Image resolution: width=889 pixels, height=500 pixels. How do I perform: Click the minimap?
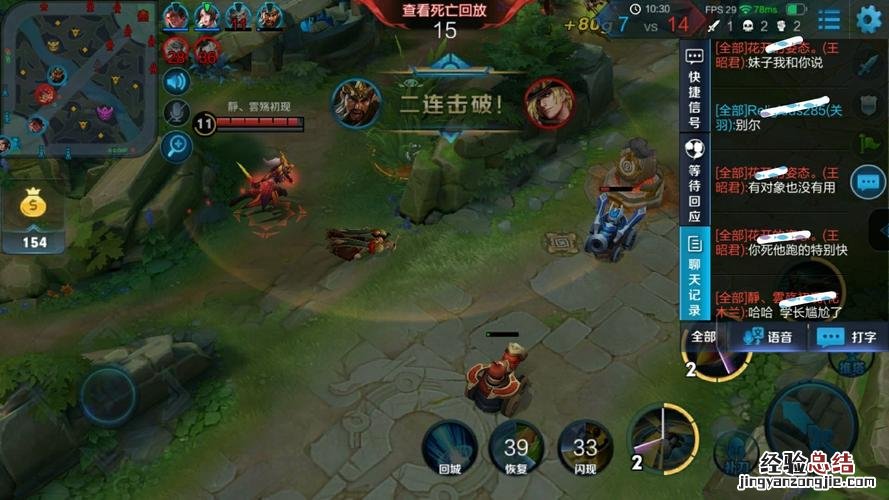click(x=80, y=79)
